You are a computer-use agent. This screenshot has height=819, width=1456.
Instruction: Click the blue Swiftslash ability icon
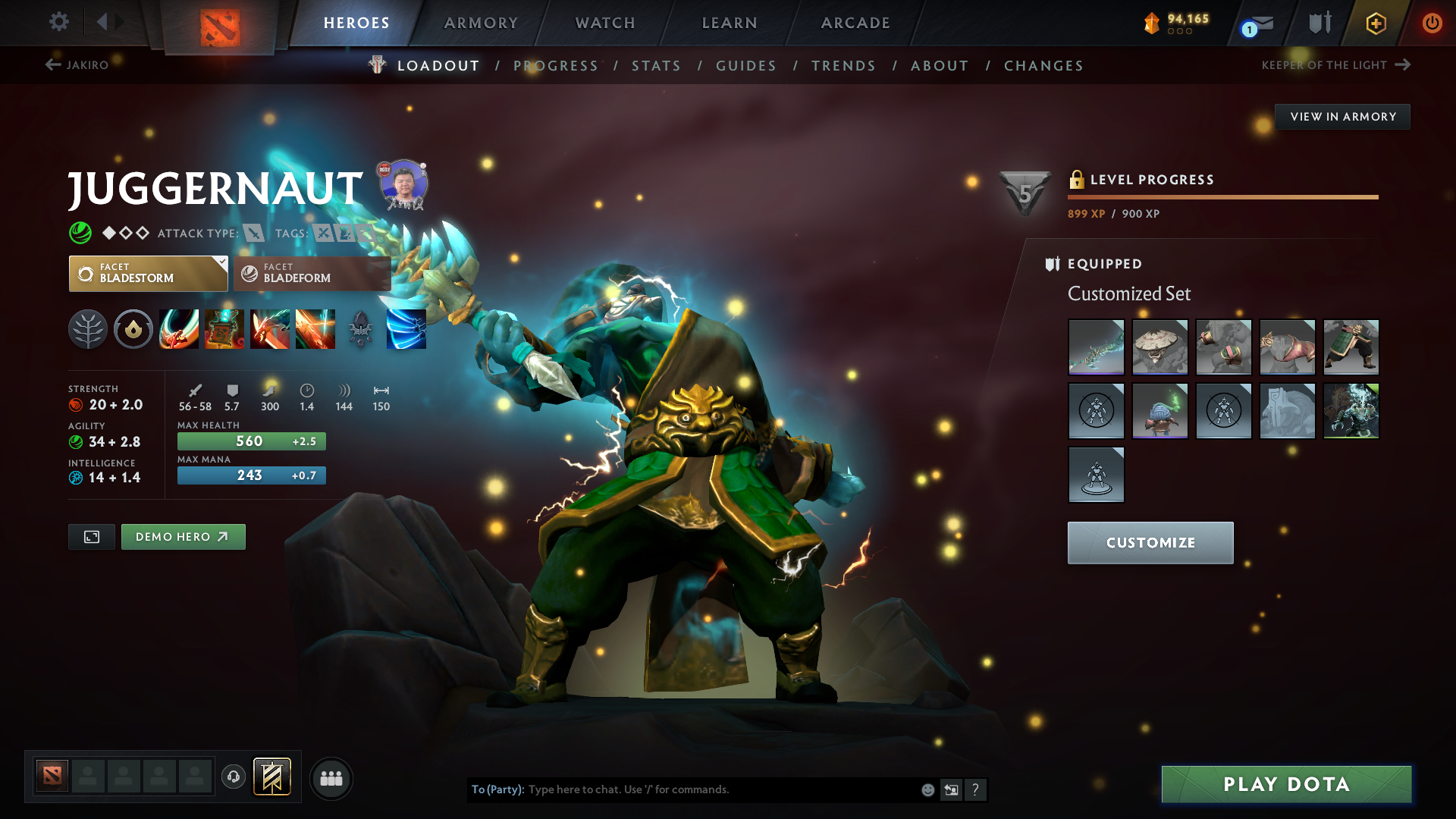(x=406, y=328)
